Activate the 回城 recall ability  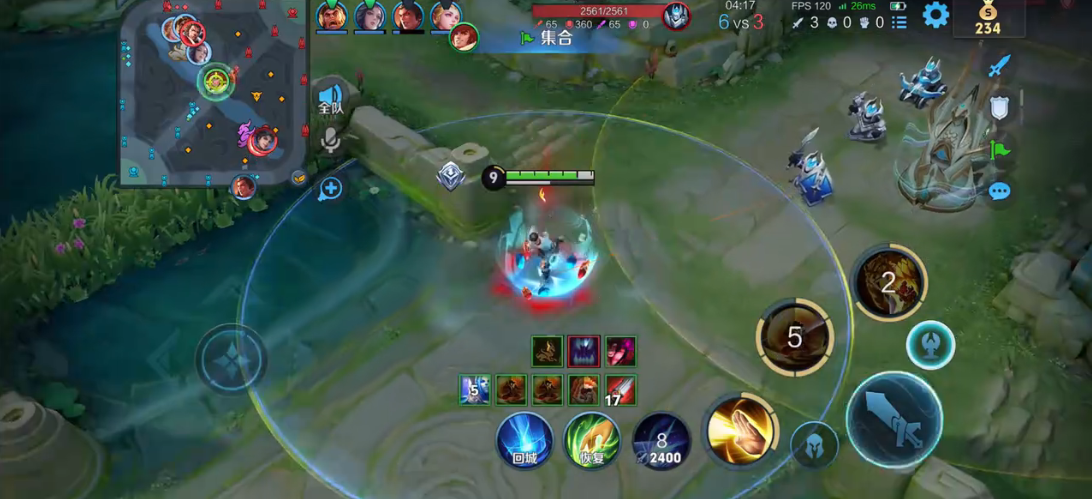(525, 440)
